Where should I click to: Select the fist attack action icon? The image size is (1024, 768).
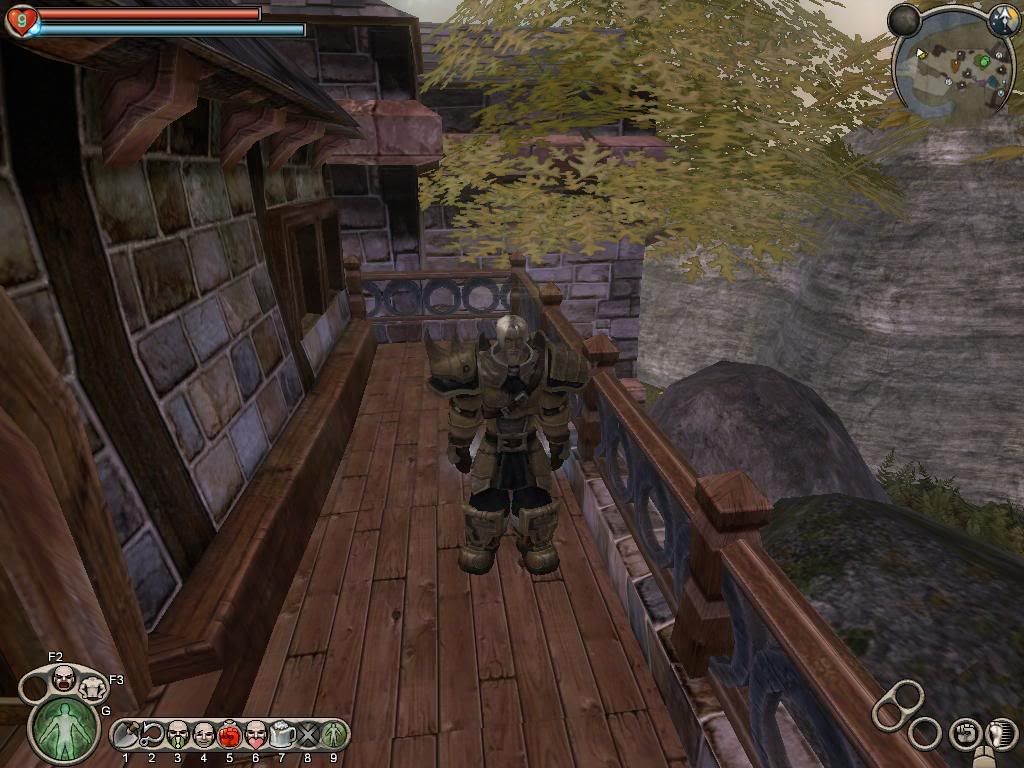tap(964, 733)
